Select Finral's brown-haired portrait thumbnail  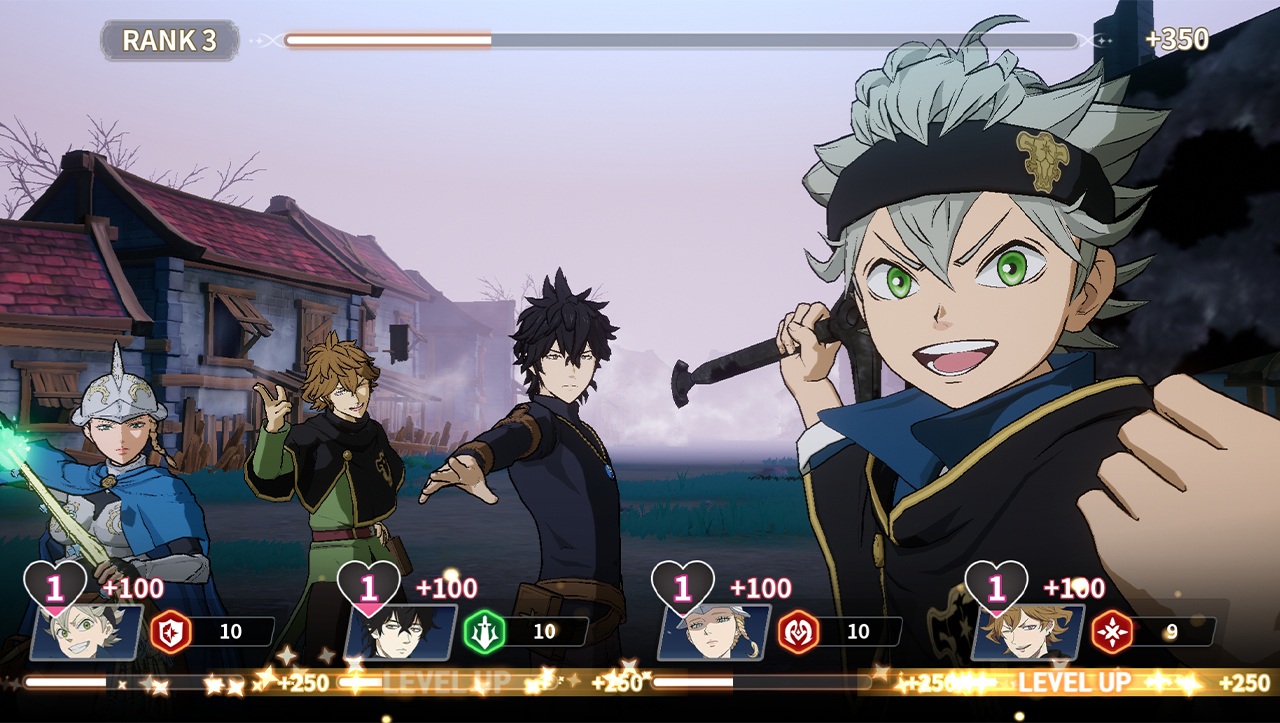click(x=1028, y=633)
